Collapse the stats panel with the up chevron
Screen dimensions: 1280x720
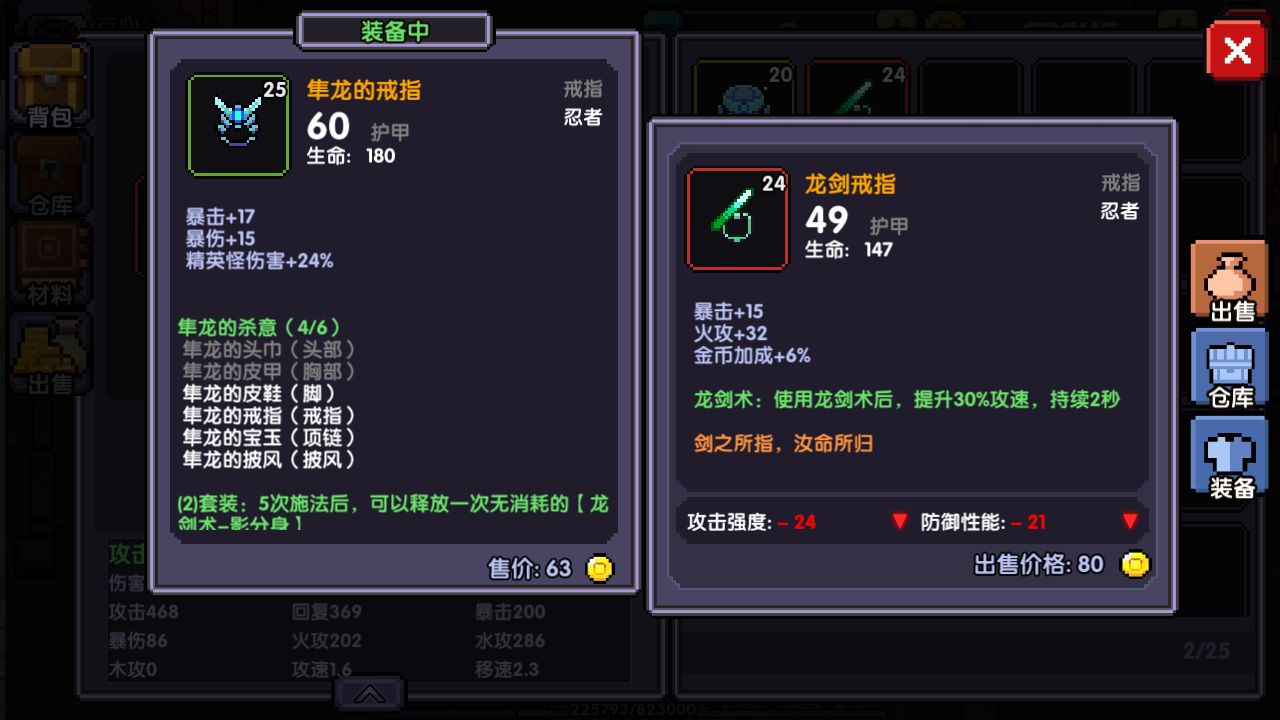point(370,693)
